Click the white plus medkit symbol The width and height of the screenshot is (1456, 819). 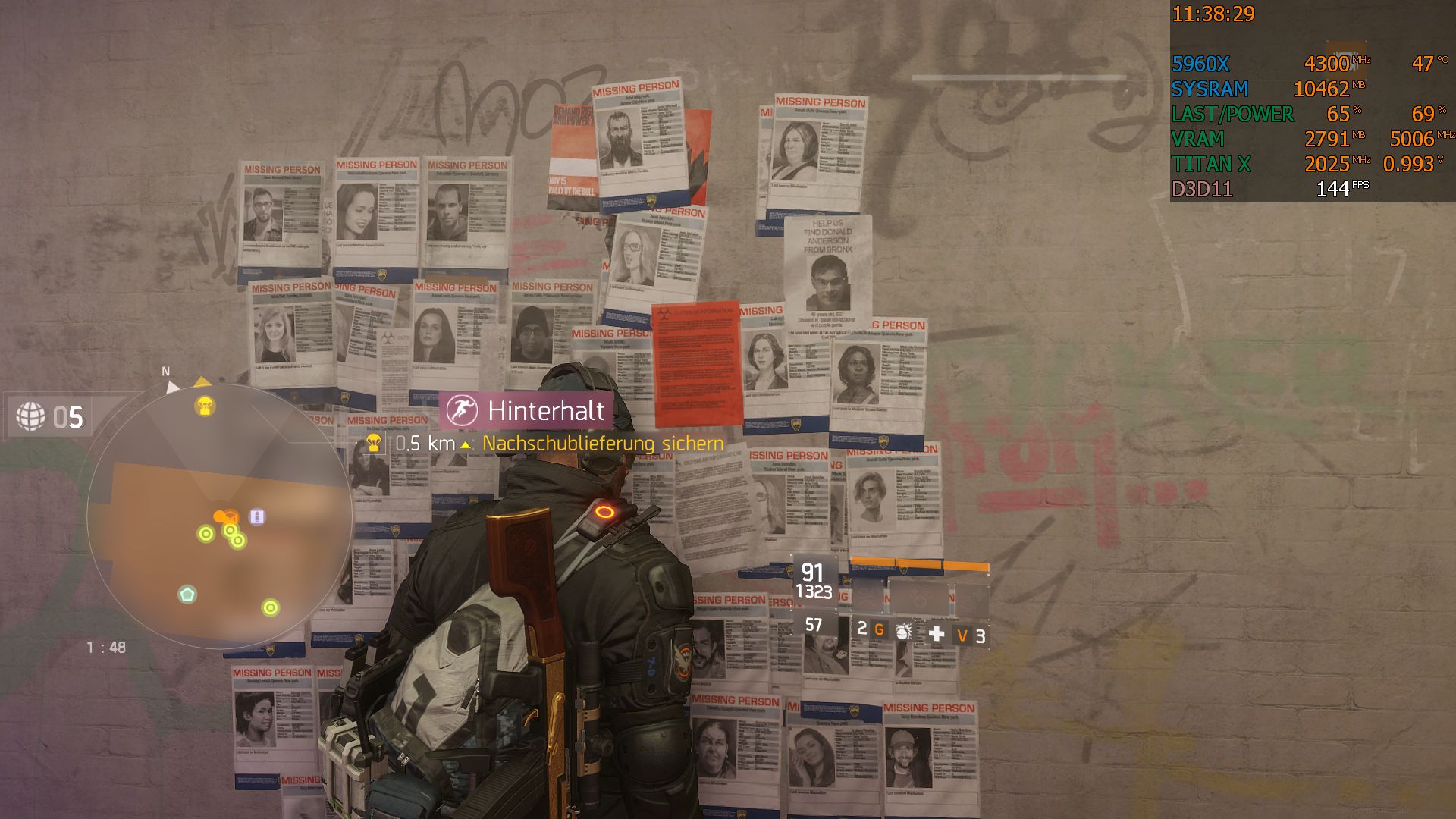[937, 634]
